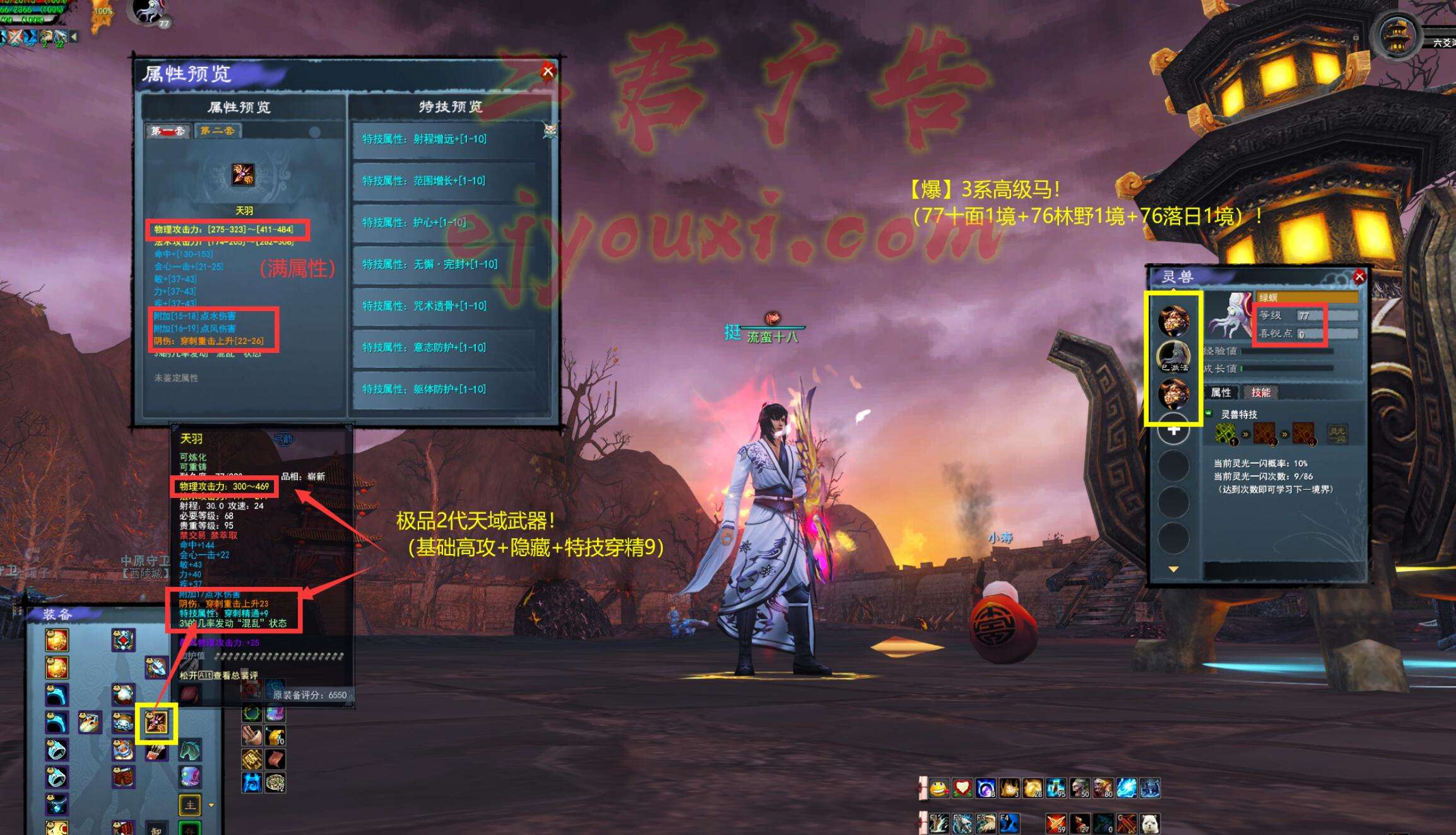The image size is (1456, 835).
Task: Click the 主 button in equipment panel
Action: (x=190, y=805)
